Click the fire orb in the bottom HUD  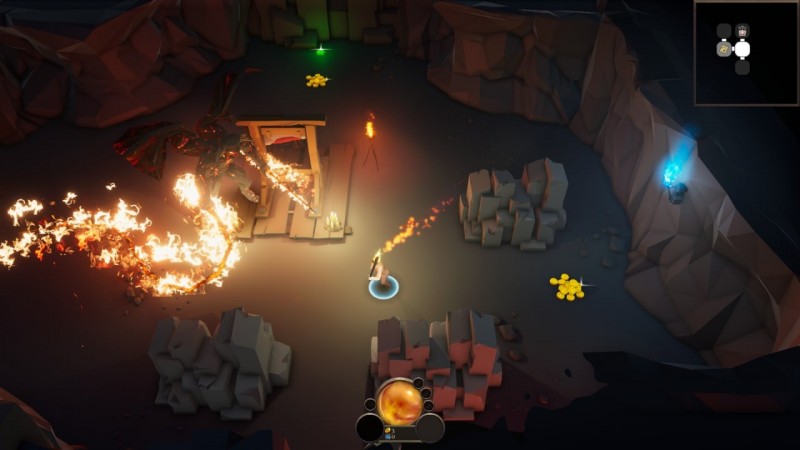click(400, 401)
